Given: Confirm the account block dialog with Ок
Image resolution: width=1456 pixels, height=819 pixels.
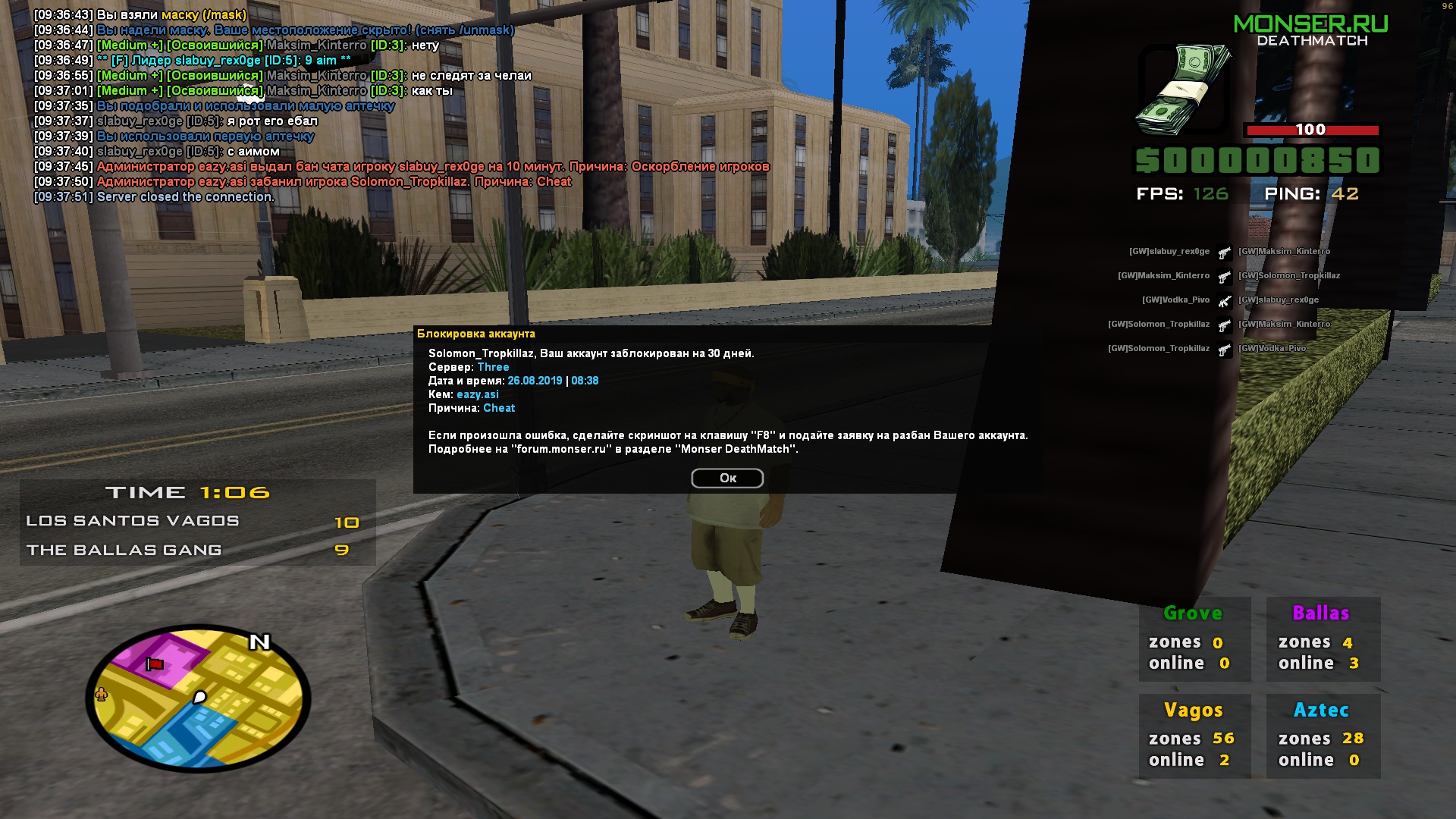Looking at the screenshot, I should click(727, 479).
